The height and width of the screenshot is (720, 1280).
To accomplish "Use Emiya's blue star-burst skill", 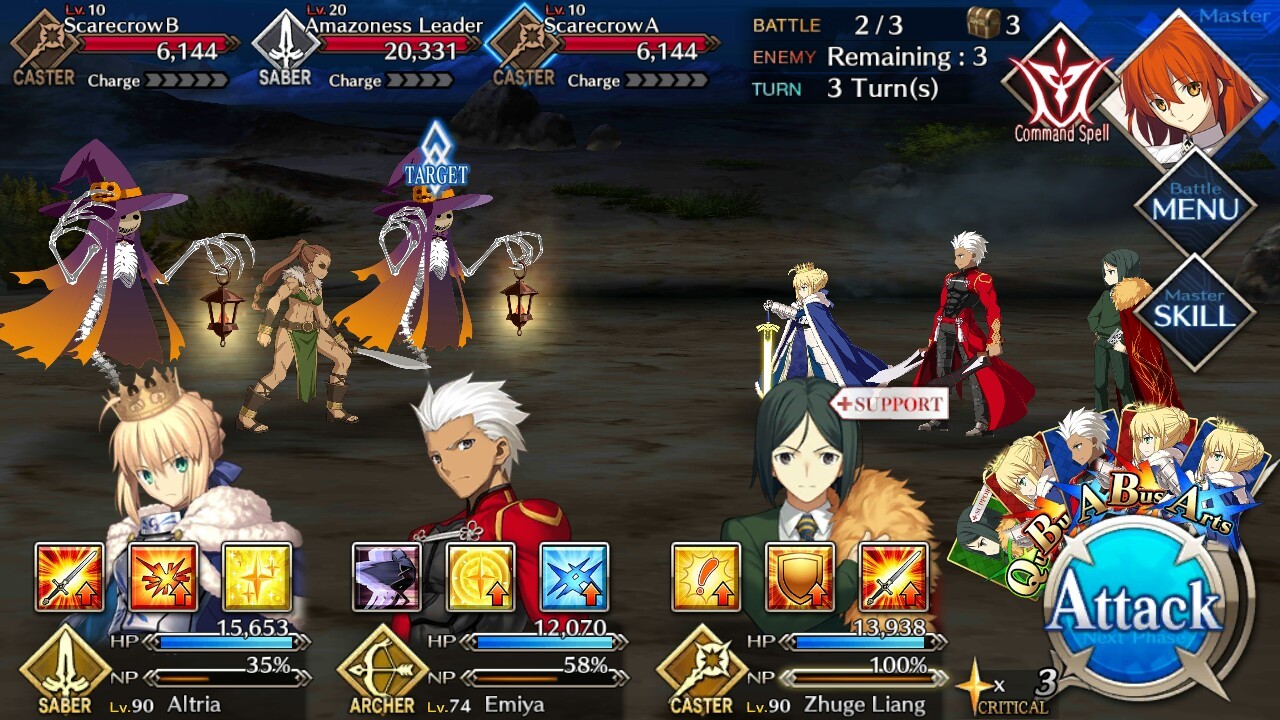I will [x=574, y=577].
